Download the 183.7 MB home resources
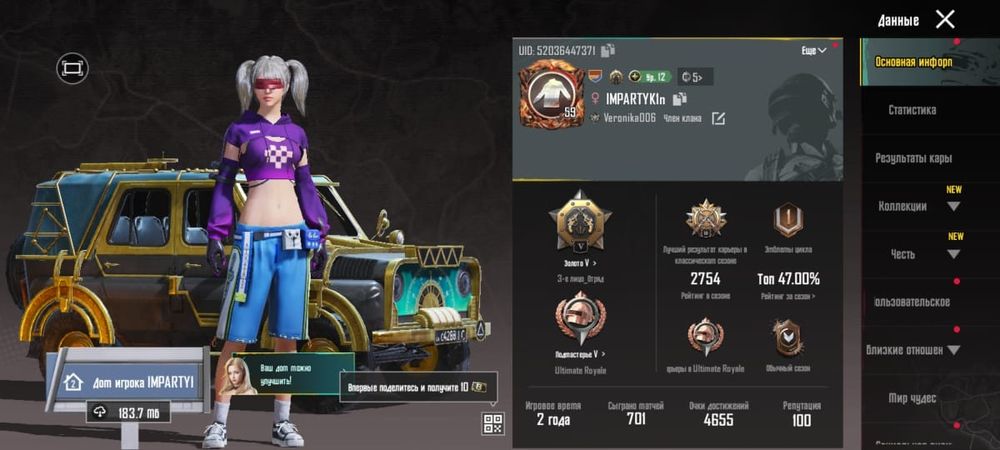The image size is (1000, 450). 127,412
